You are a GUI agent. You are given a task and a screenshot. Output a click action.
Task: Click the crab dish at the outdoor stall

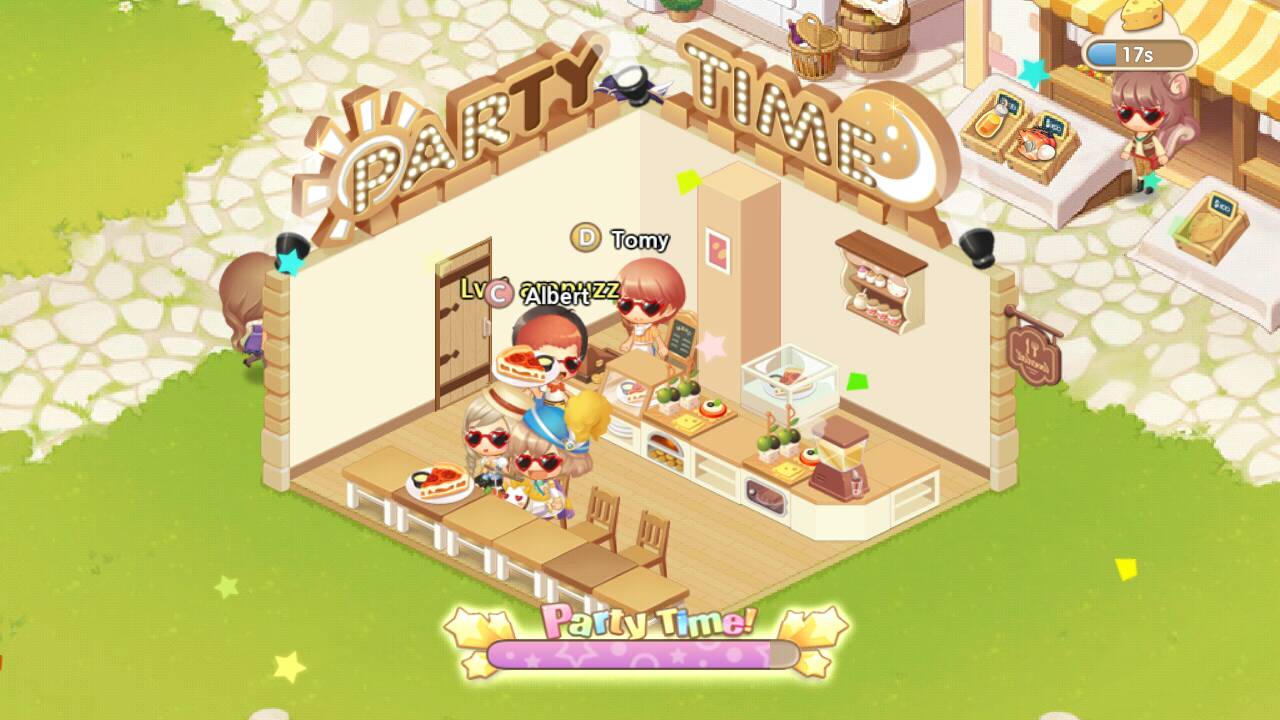[x=1038, y=143]
